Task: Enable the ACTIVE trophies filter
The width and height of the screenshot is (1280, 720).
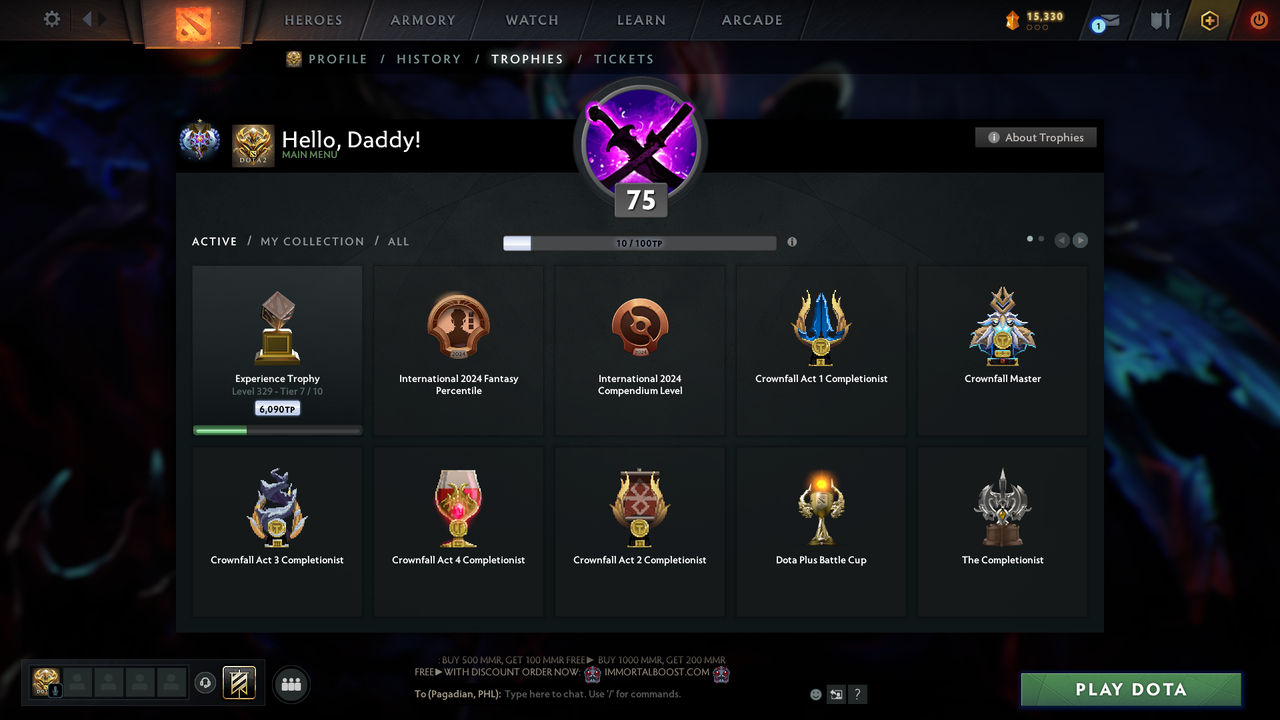Action: point(214,241)
